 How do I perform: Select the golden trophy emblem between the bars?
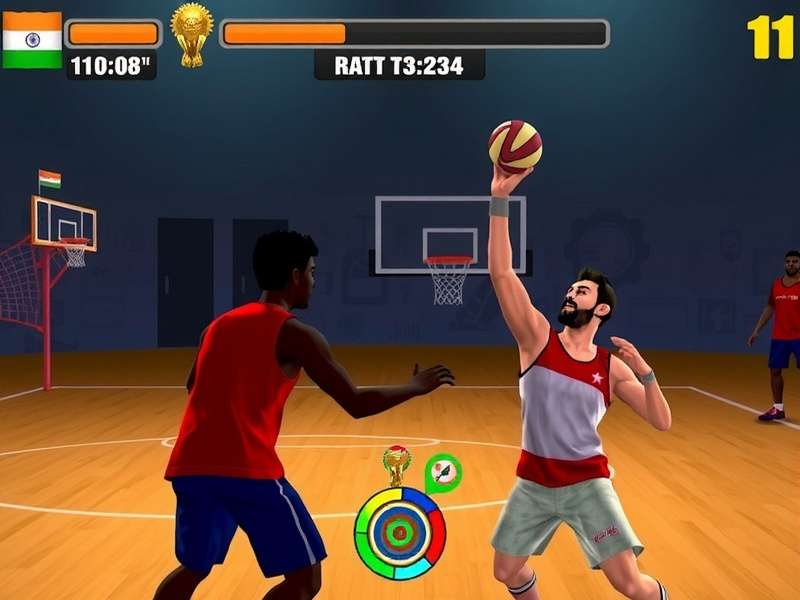[x=191, y=33]
